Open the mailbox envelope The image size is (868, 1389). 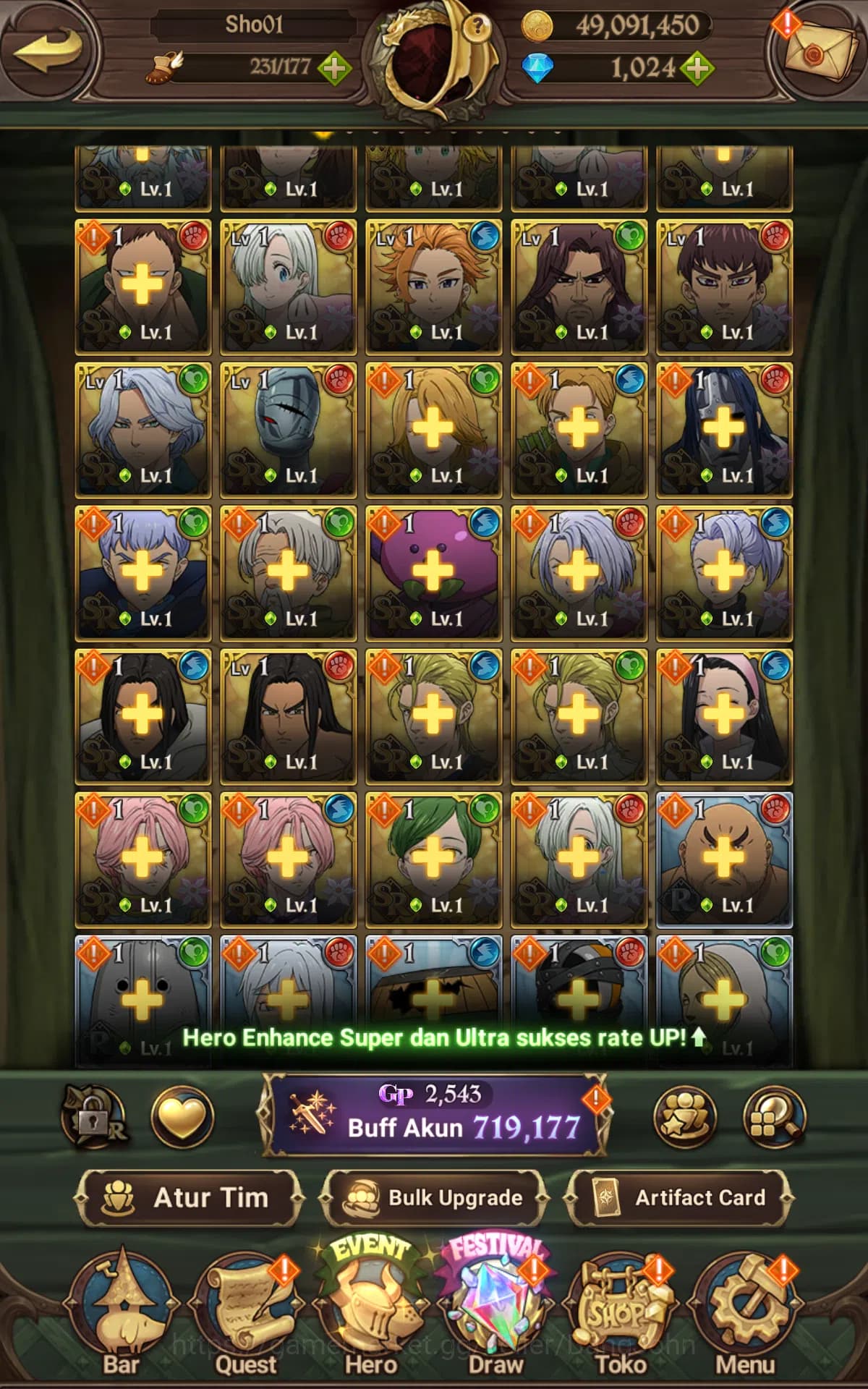tap(817, 49)
